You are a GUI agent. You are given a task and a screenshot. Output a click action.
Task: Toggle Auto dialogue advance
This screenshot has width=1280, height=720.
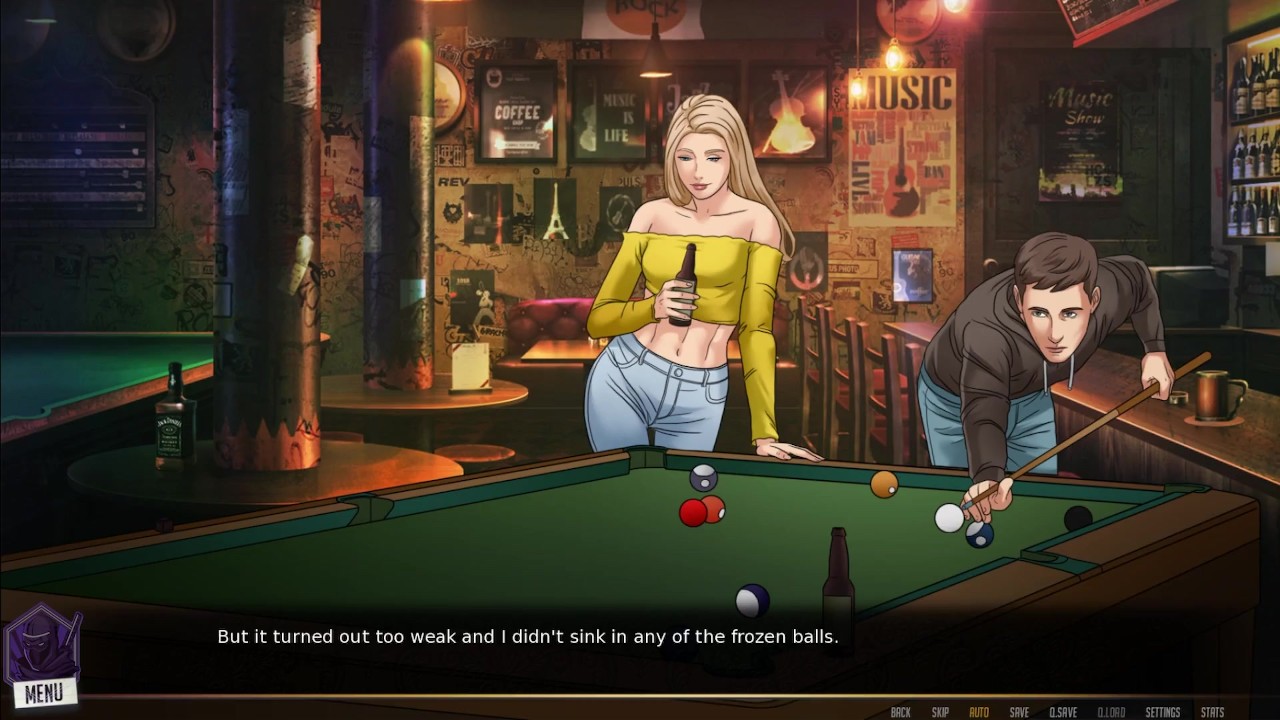(979, 712)
